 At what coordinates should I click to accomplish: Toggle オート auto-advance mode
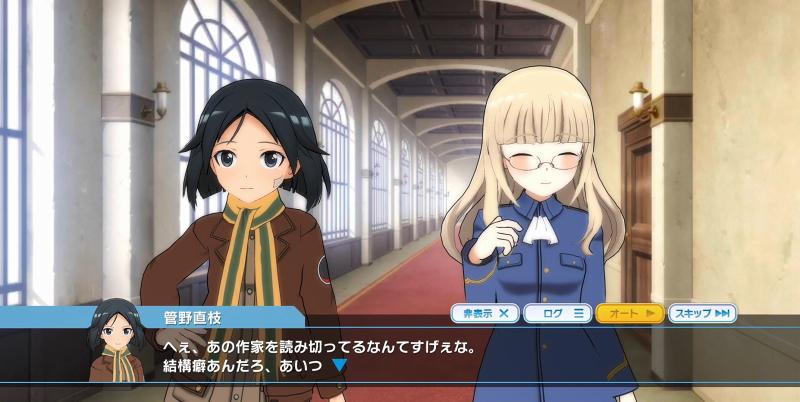pos(630,313)
